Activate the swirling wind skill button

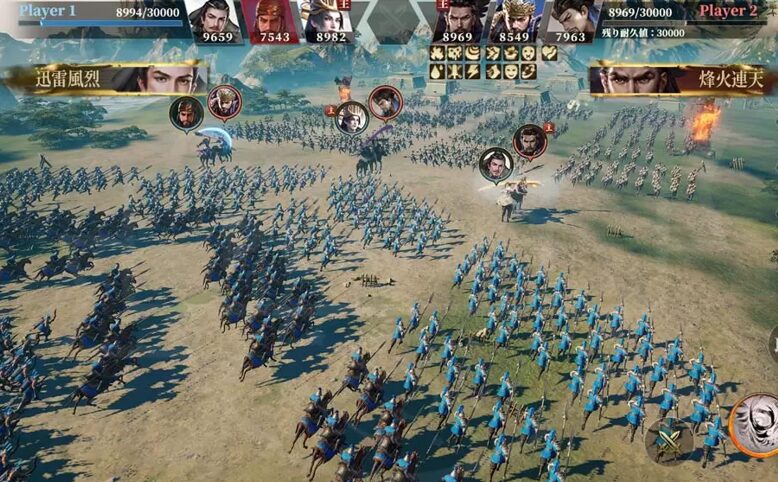[x=756, y=424]
